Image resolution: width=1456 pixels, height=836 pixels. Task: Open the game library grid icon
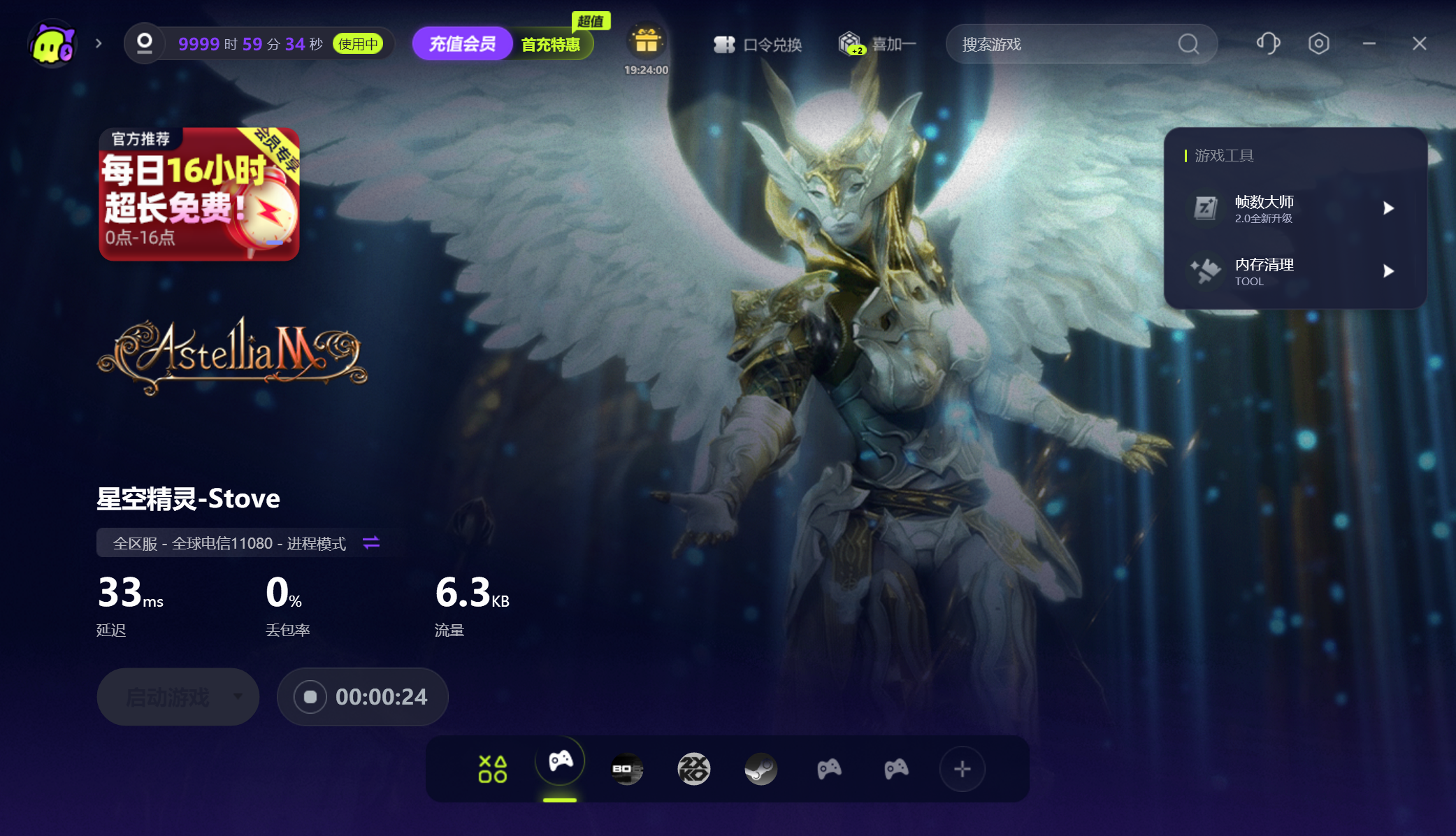pyautogui.click(x=493, y=769)
